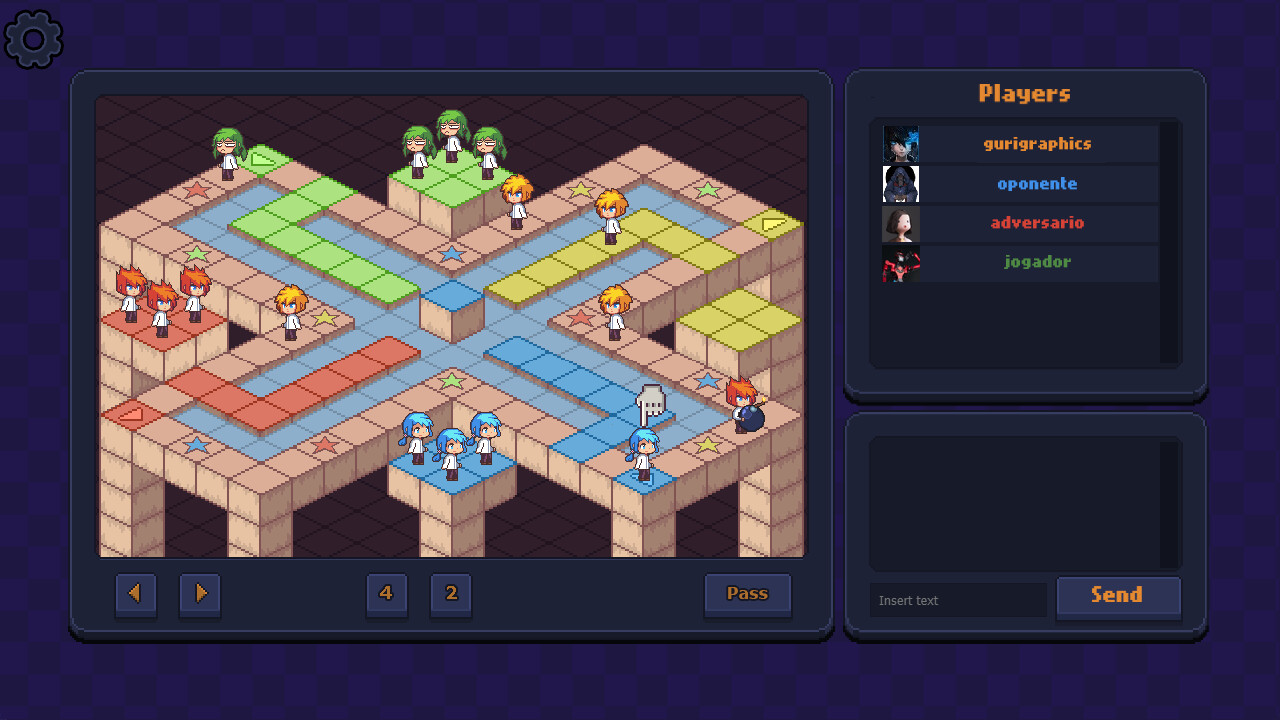Select the dice roll value 2

450,593
